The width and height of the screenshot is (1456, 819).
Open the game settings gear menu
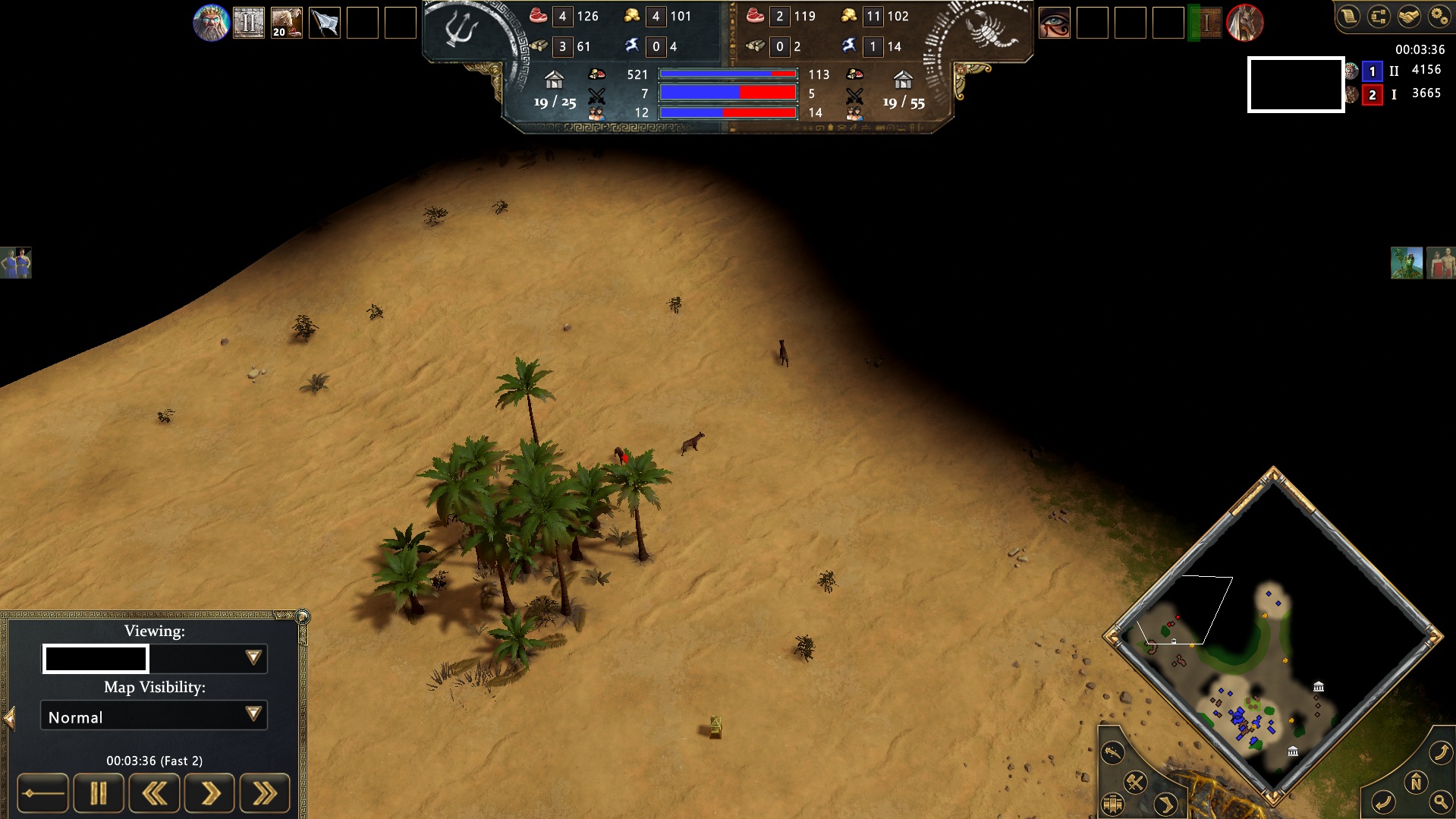(x=1438, y=17)
